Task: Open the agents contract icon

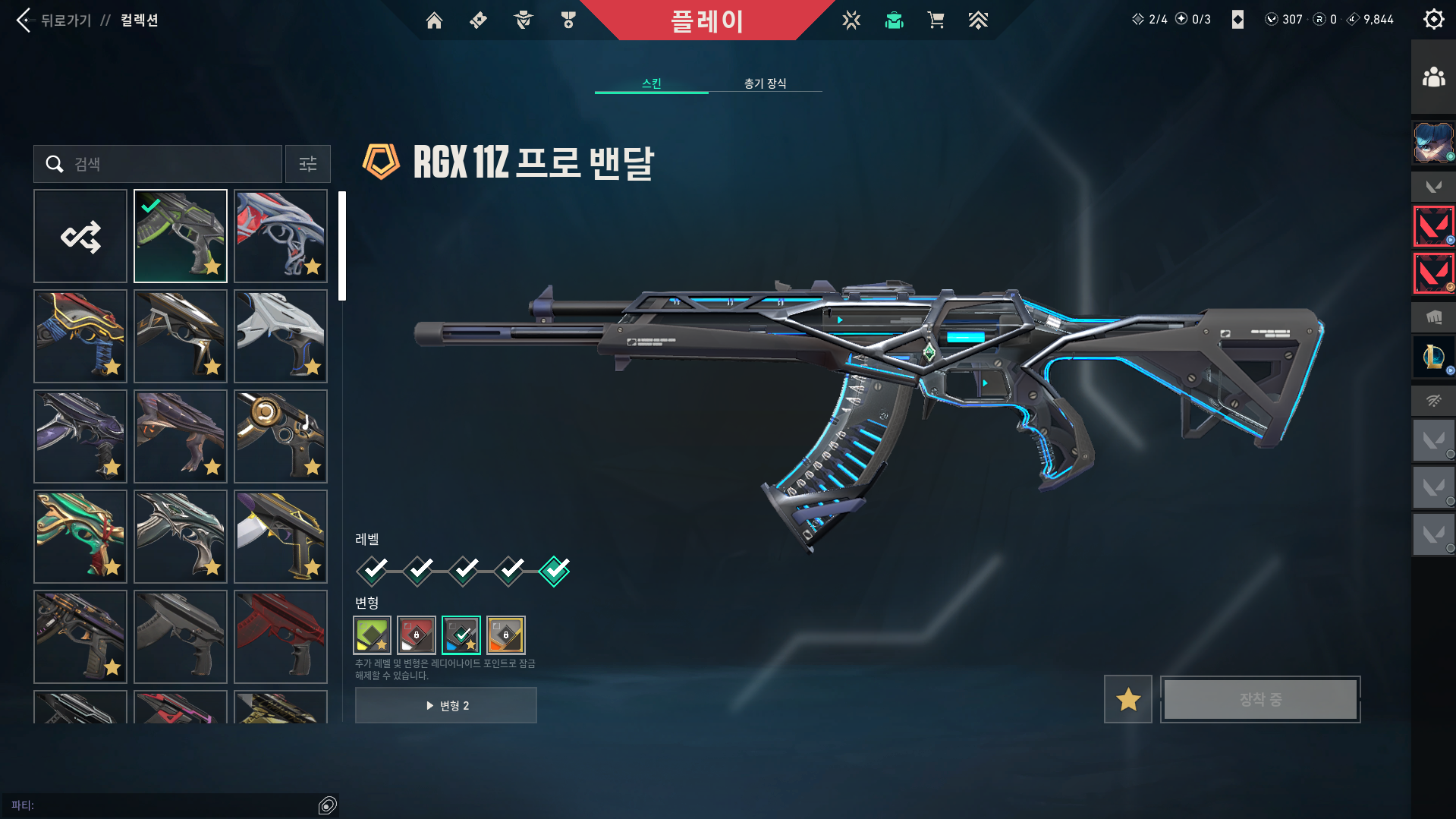Action: [x=522, y=20]
